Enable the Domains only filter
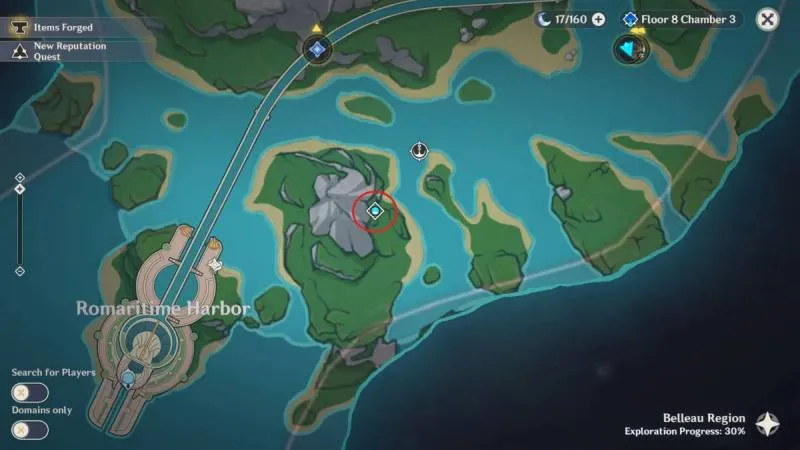Screen dimensions: 800x450 pyautogui.click(x=30, y=430)
